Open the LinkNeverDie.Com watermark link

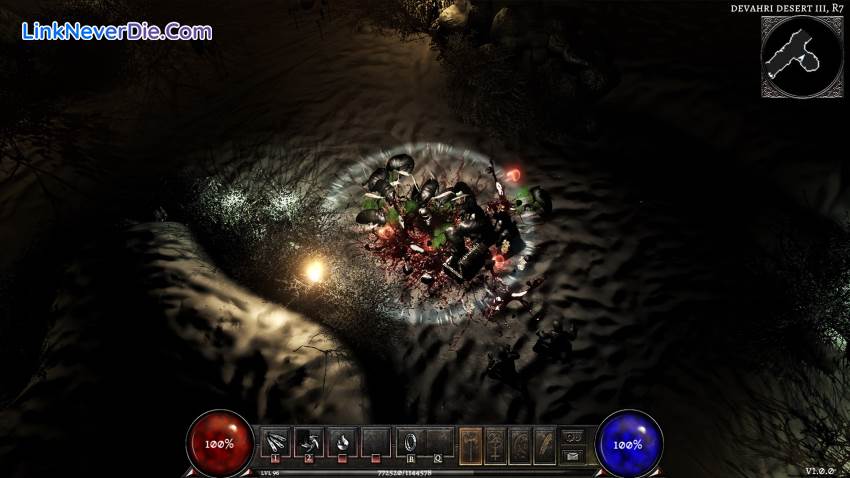coord(117,32)
